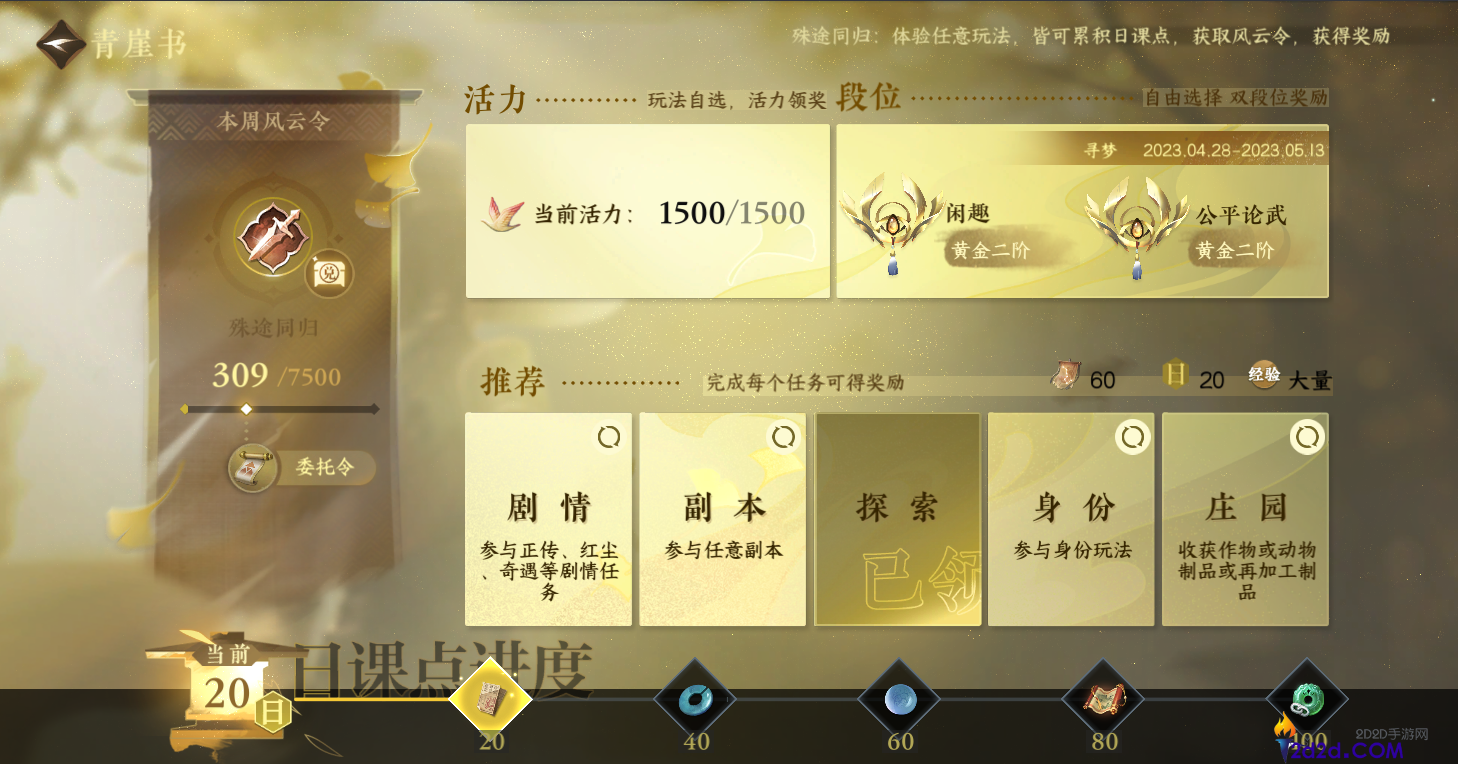Image resolution: width=1458 pixels, height=764 pixels.
Task: Click the claimed reward at 20 daily points
Action: pos(493,700)
